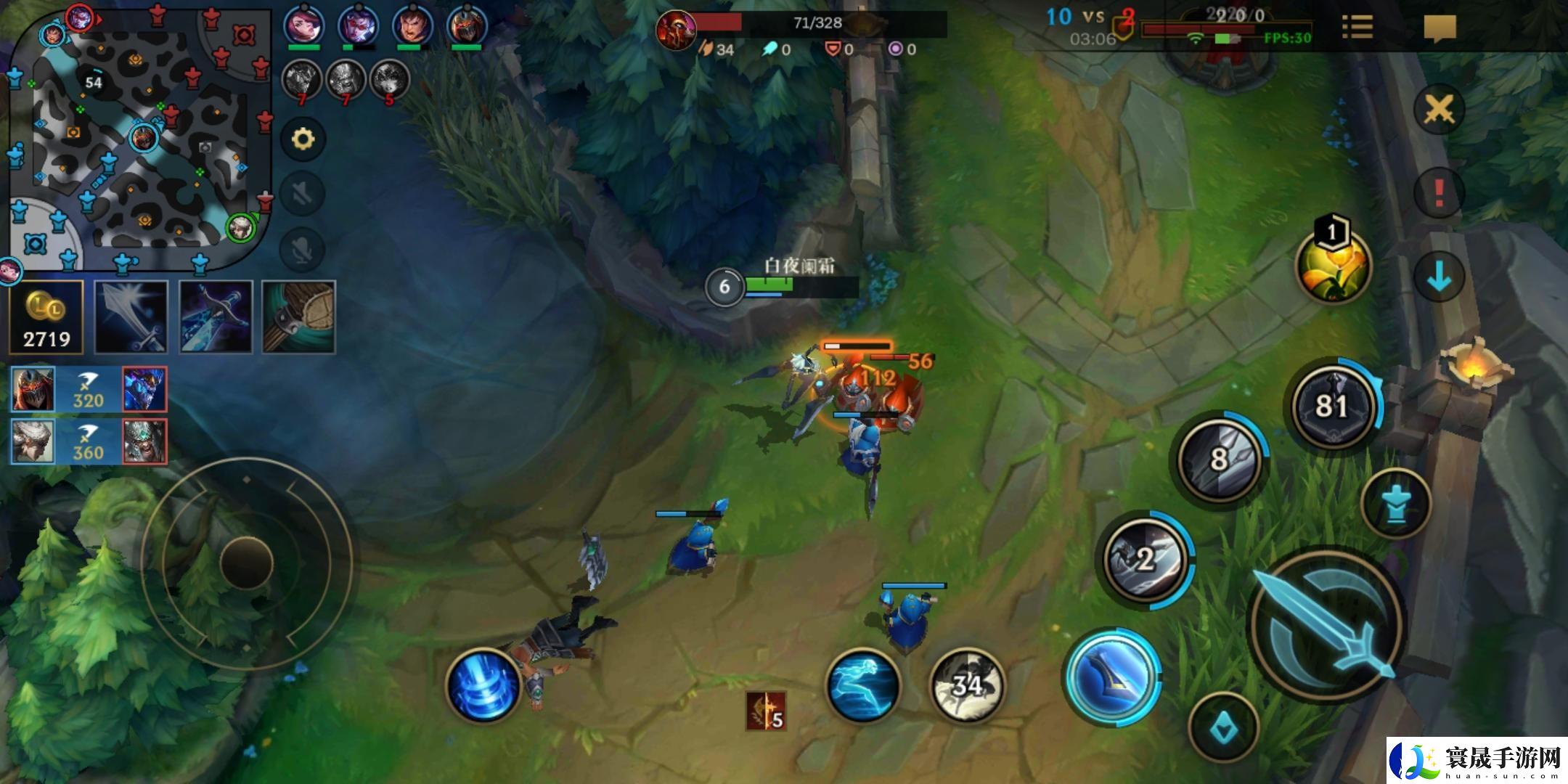Viewport: 1568px width, 784px height.
Task: Activate the blue sprinting figure spell
Action: point(864,685)
